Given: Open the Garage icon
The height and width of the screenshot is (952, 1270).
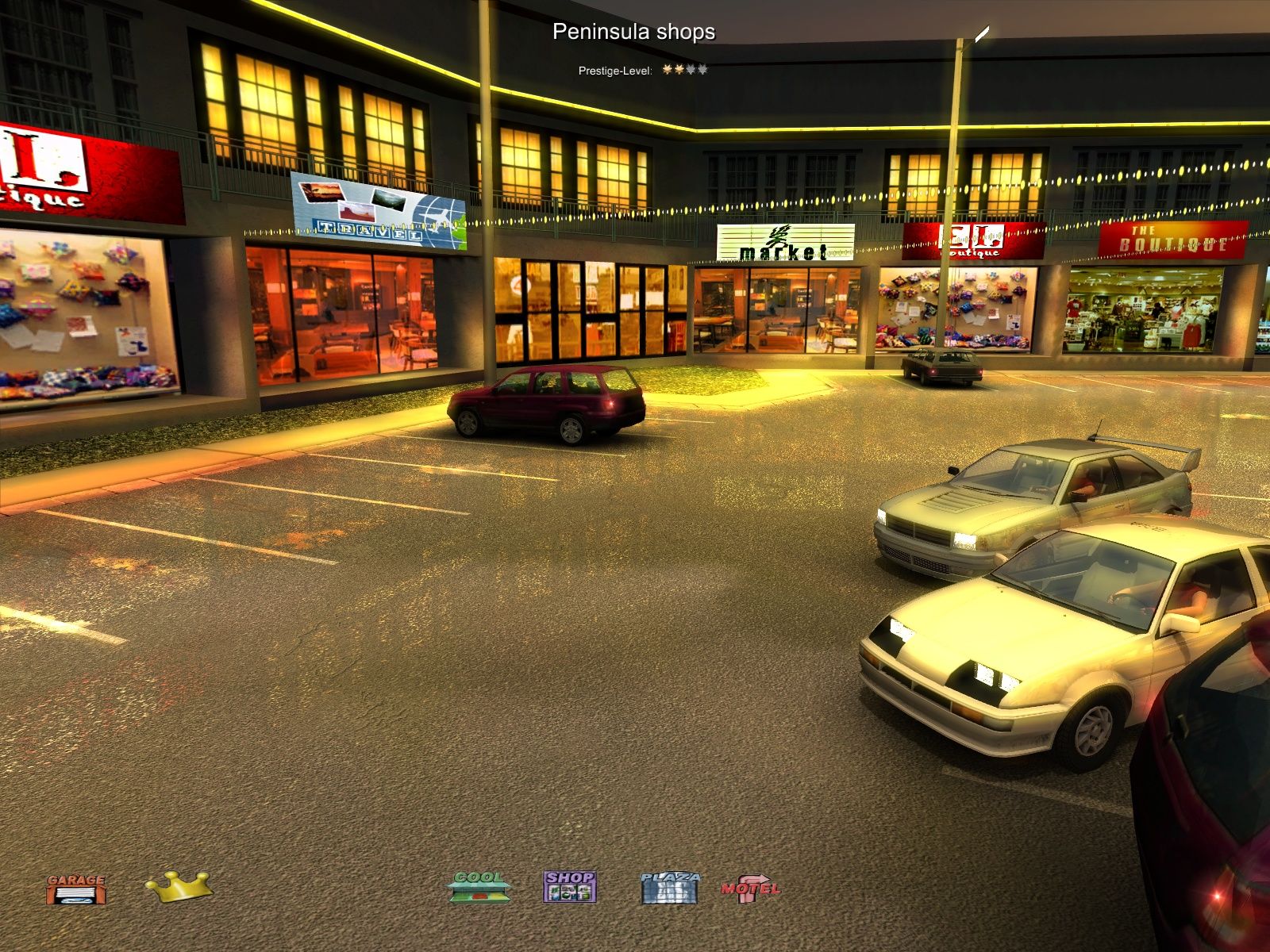Looking at the screenshot, I should click(x=75, y=889).
